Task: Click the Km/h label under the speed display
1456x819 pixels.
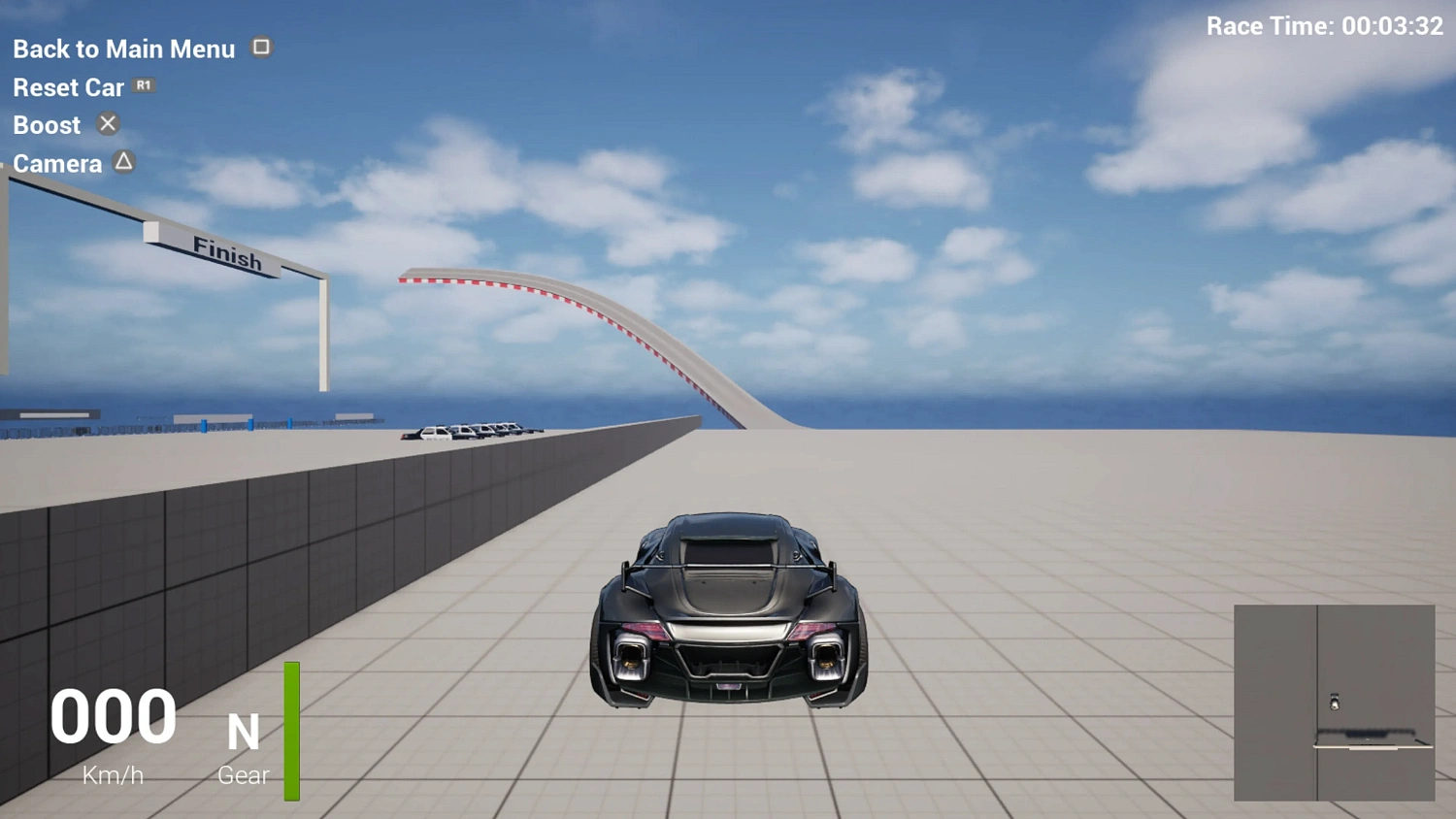Action: click(113, 774)
